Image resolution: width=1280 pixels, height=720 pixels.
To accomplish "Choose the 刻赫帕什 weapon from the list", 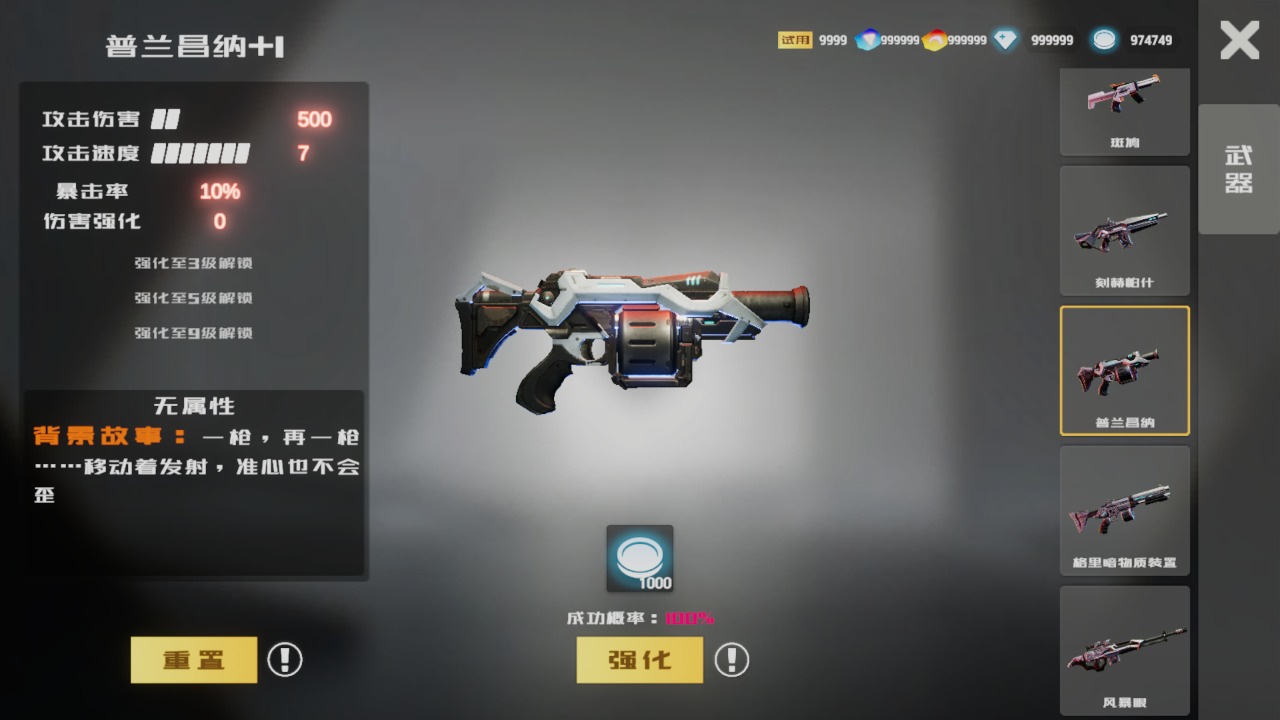I will coord(1124,230).
